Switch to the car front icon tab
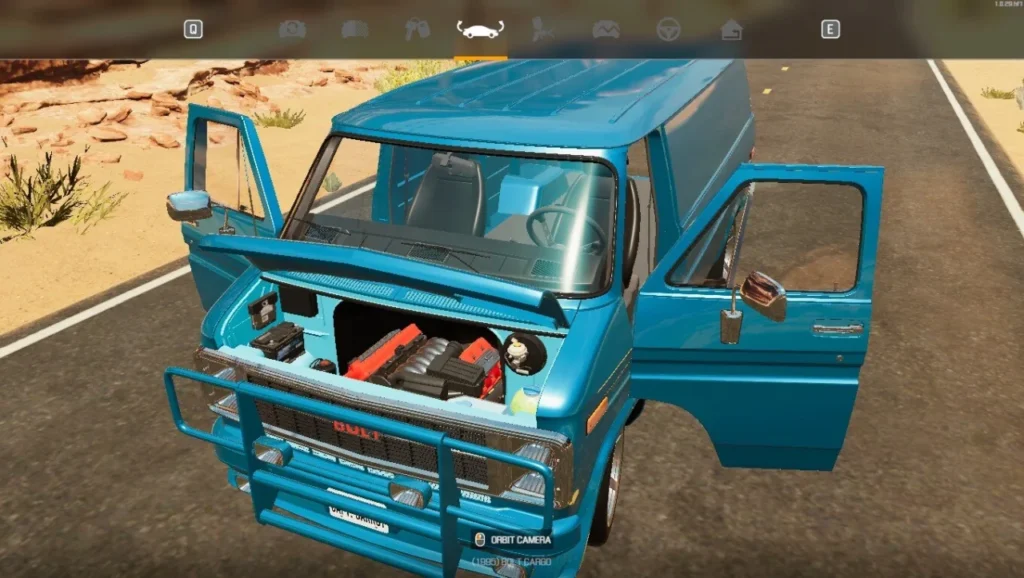 (x=354, y=29)
